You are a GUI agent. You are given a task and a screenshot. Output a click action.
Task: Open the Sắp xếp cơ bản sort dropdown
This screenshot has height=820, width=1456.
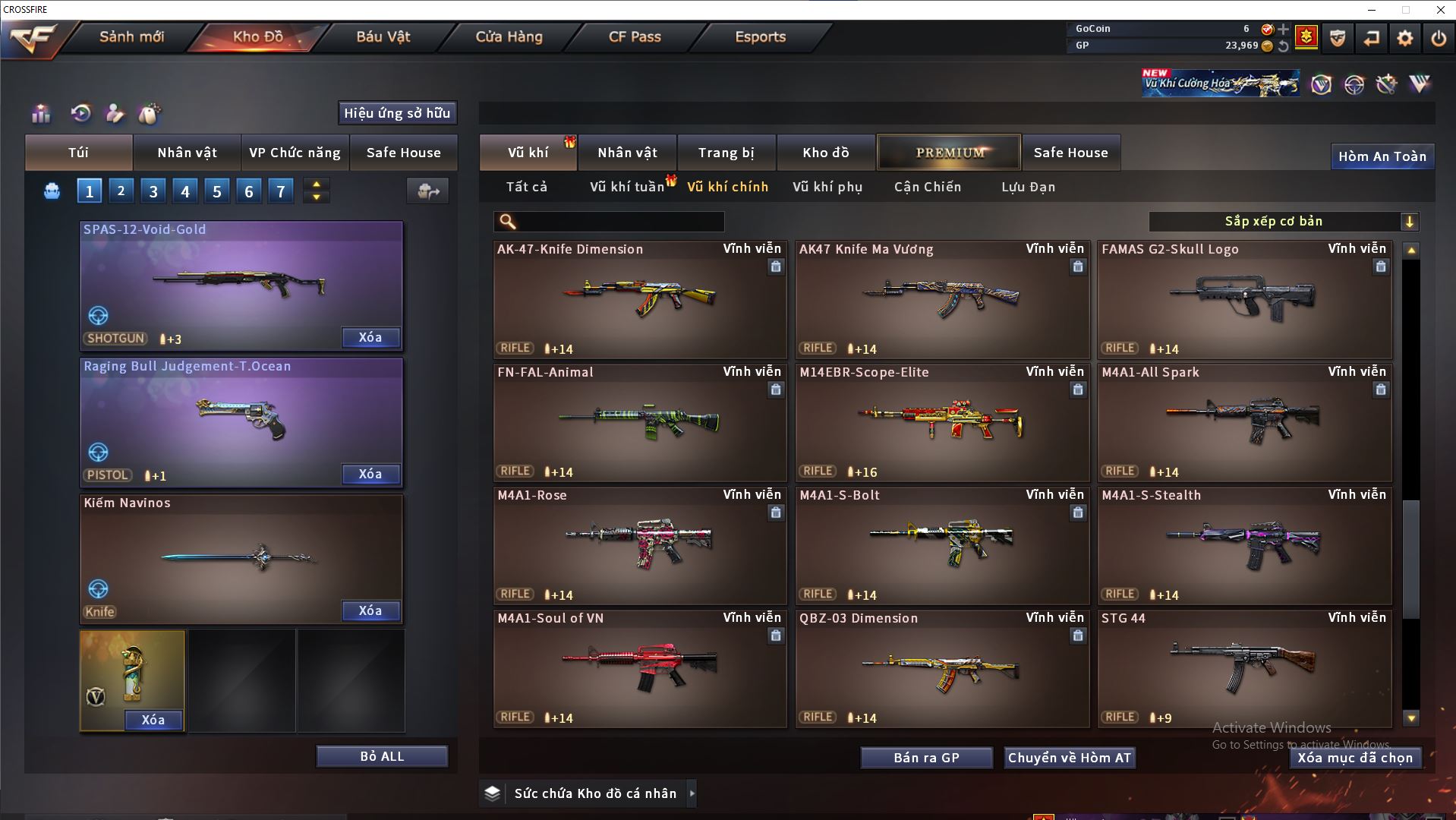[1283, 222]
